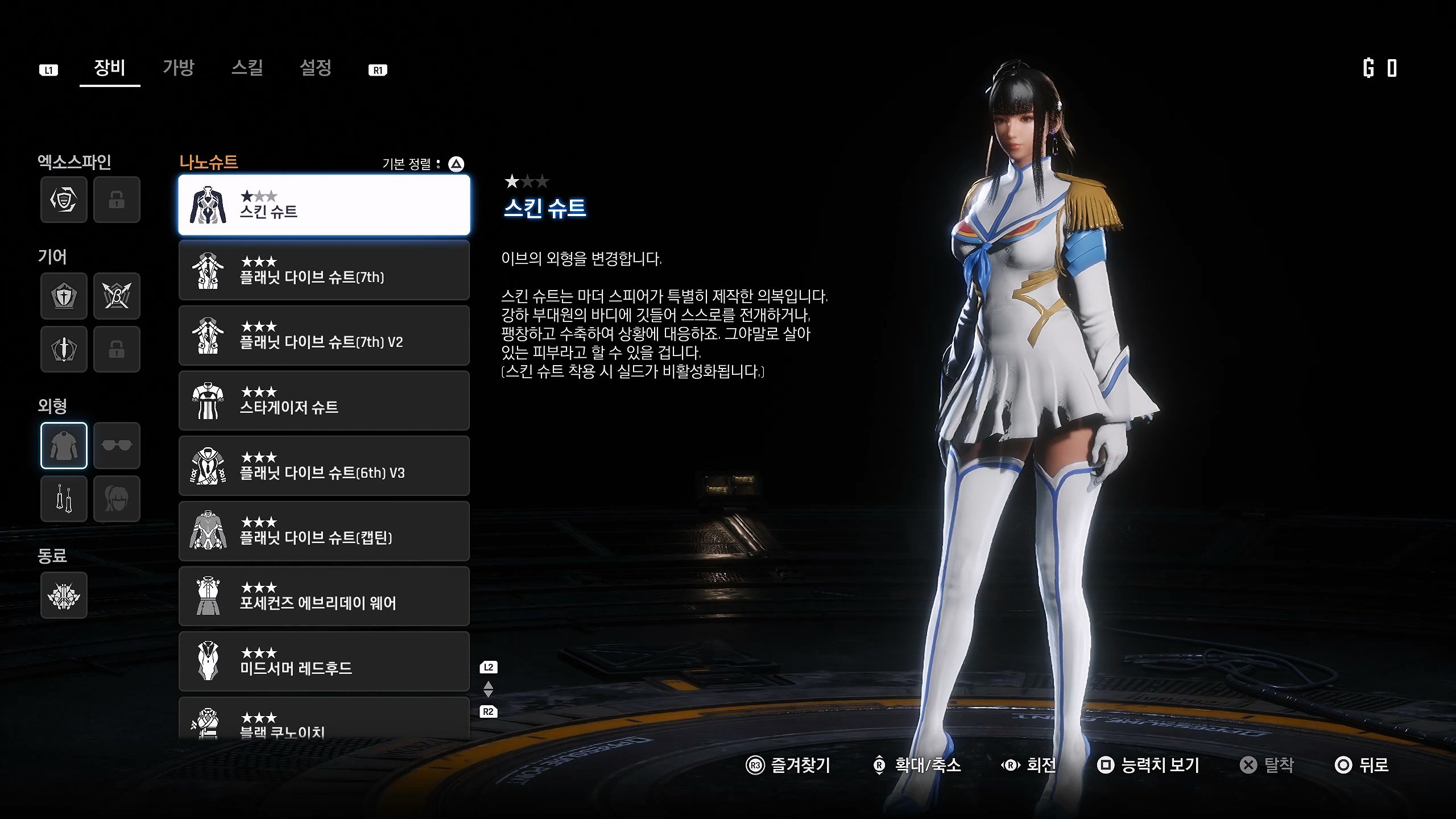Select the earrings appearance slot
This screenshot has height=819, width=1456.
coord(64,499)
